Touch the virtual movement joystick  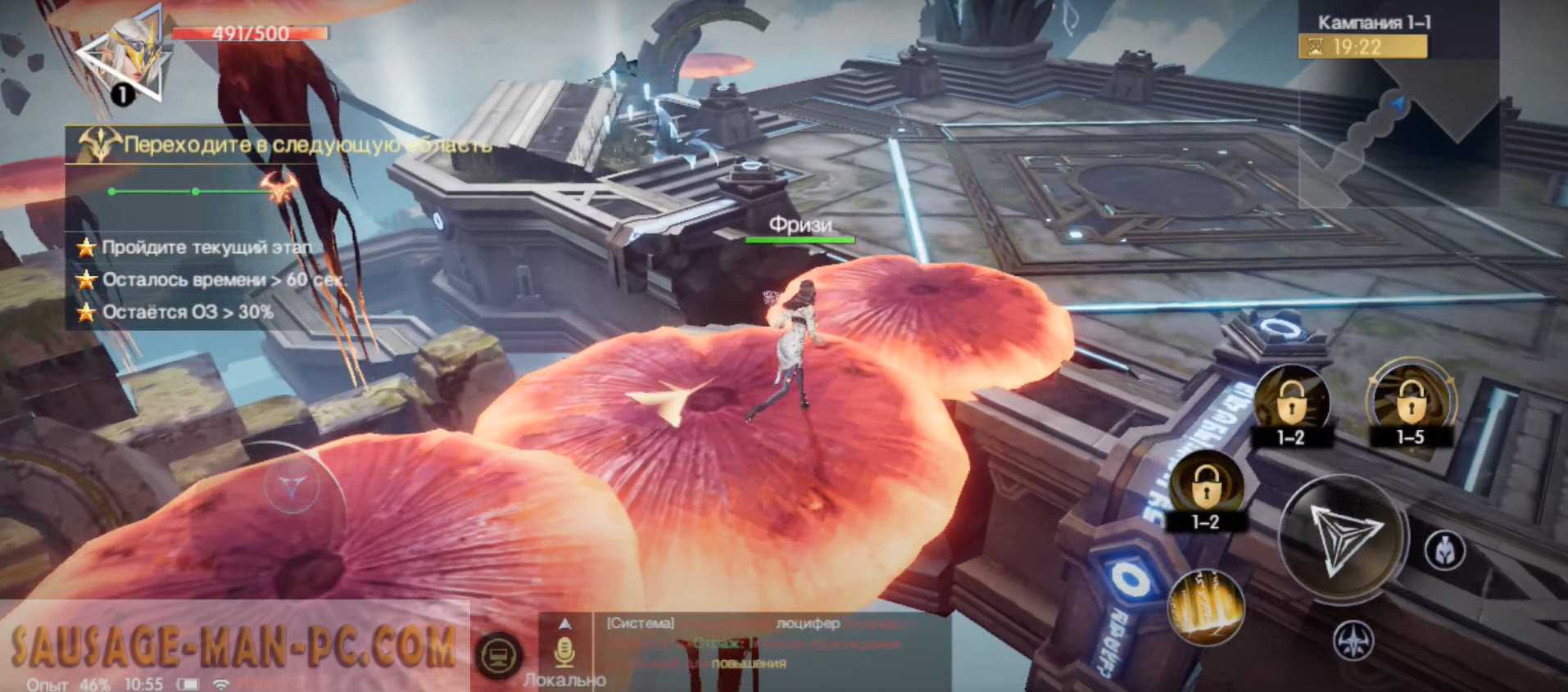click(x=292, y=488)
